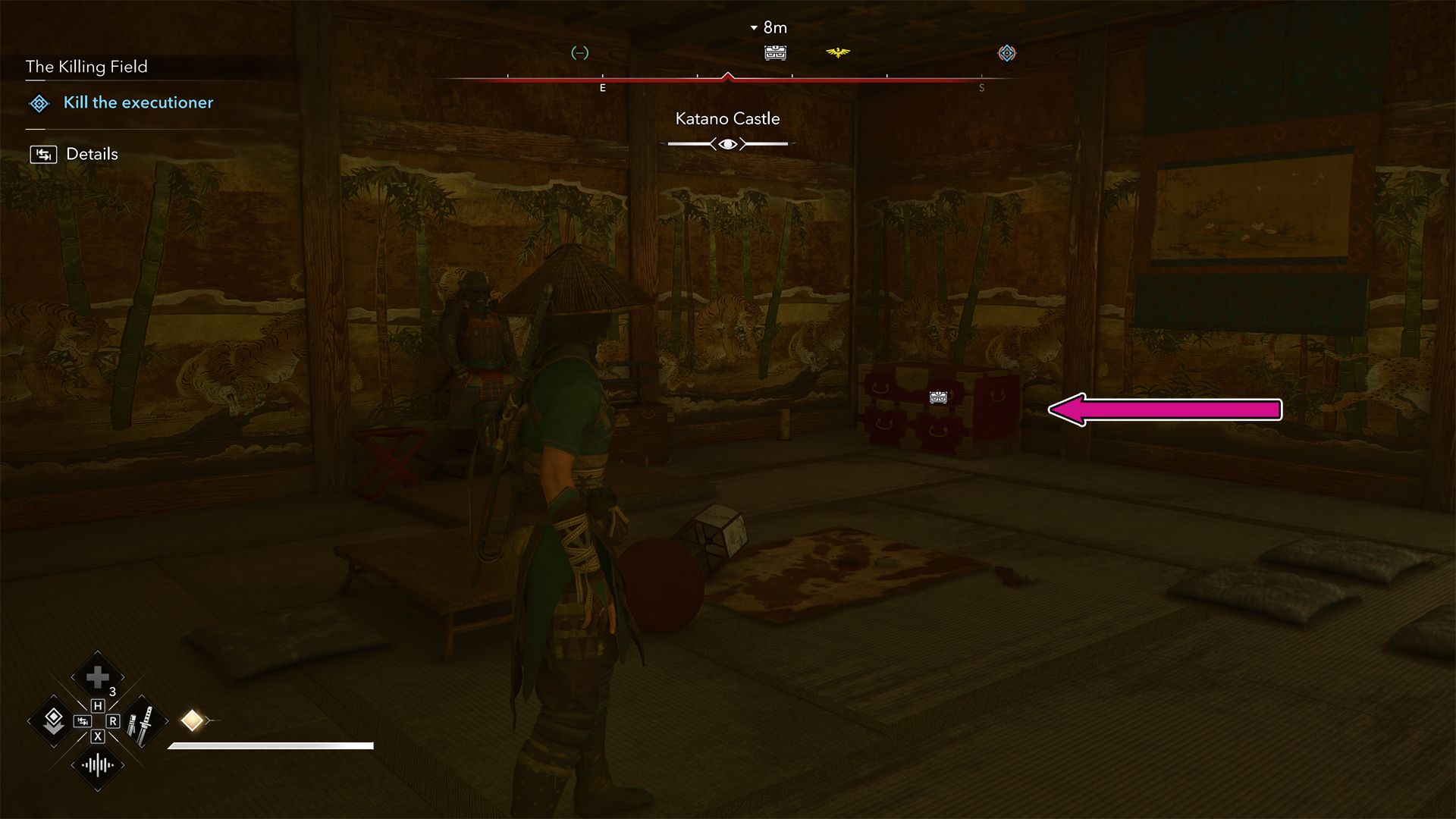The width and height of the screenshot is (1456, 819).
Task: Click the white adrenaline progress bar
Action: [271, 745]
